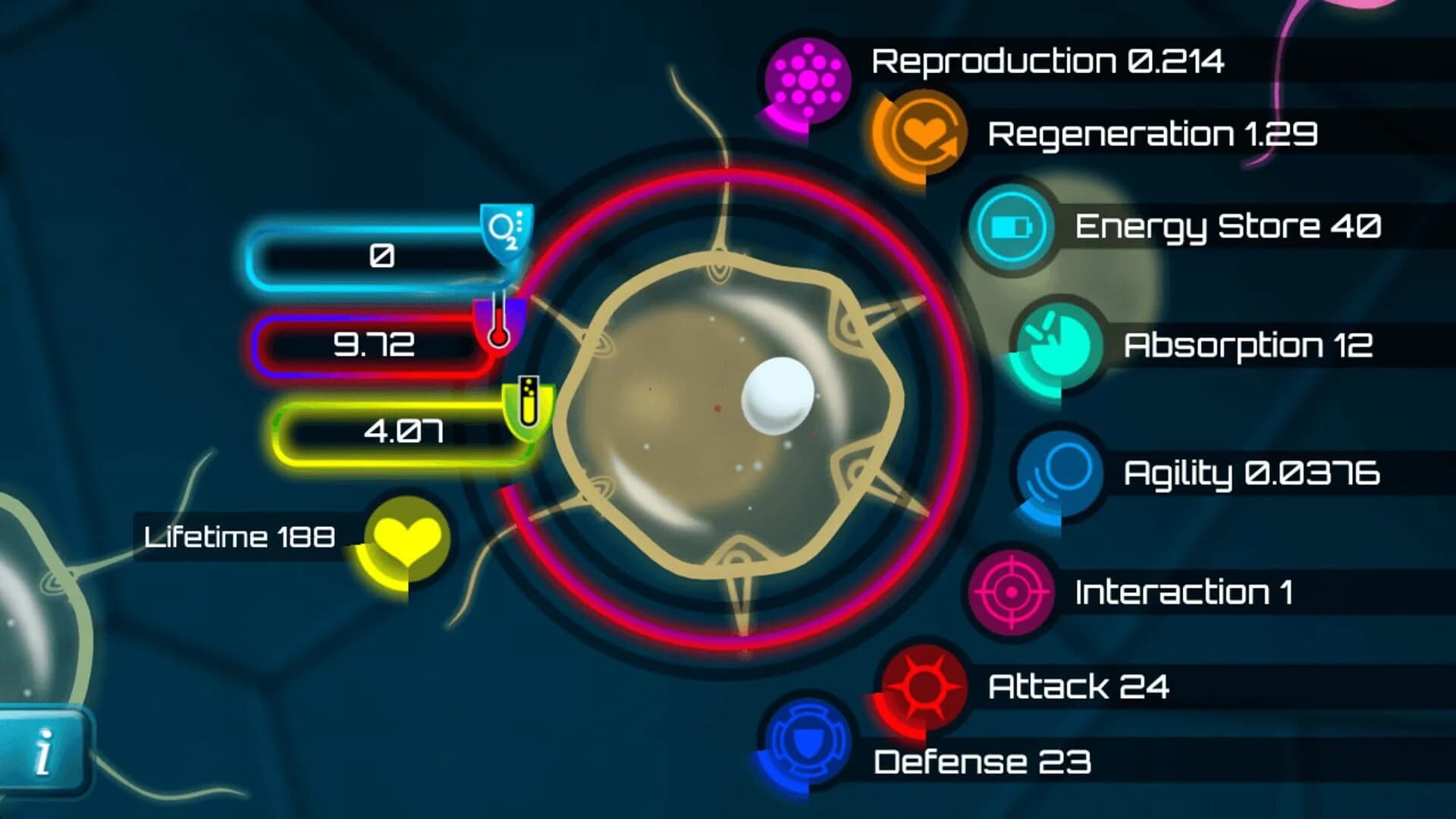Select the thermometer temperature icon

pyautogui.click(x=500, y=328)
